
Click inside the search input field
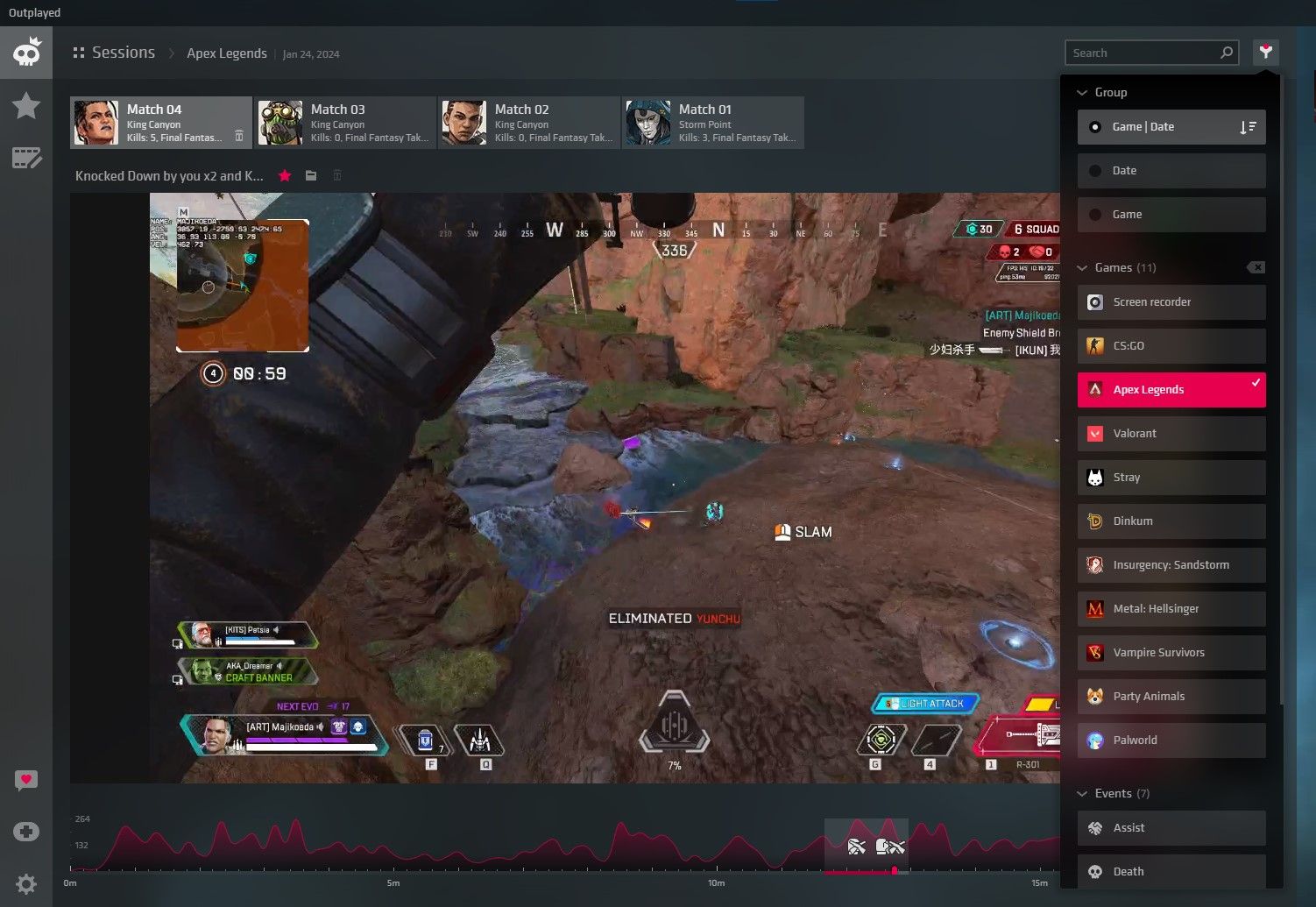(1139, 52)
